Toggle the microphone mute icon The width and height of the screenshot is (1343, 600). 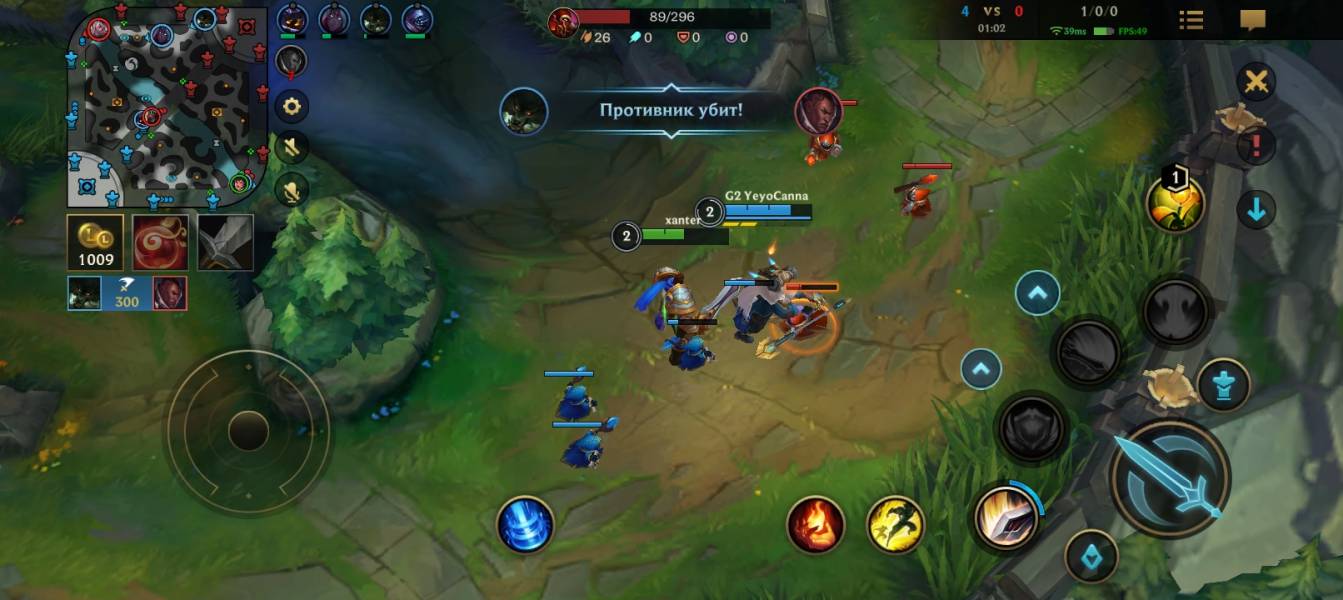click(x=291, y=190)
